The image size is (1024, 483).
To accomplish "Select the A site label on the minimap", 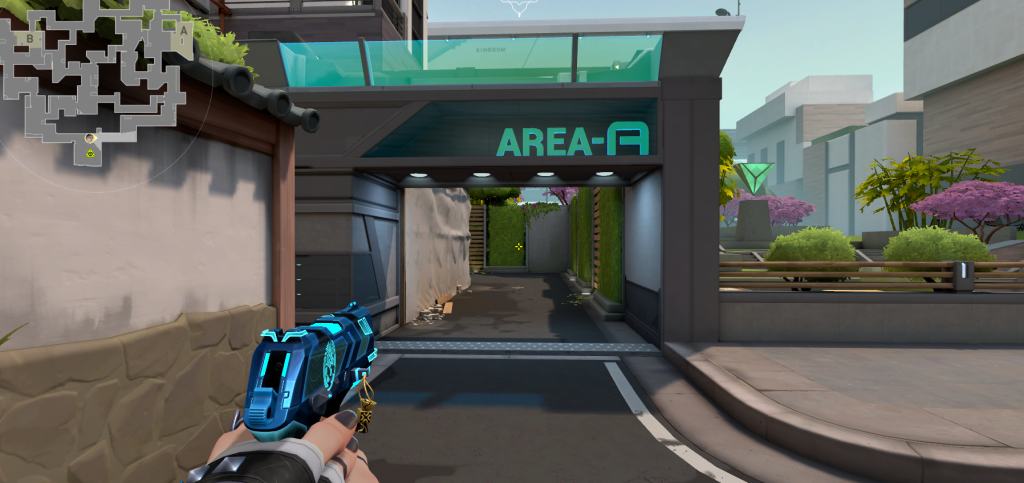I will click(183, 29).
